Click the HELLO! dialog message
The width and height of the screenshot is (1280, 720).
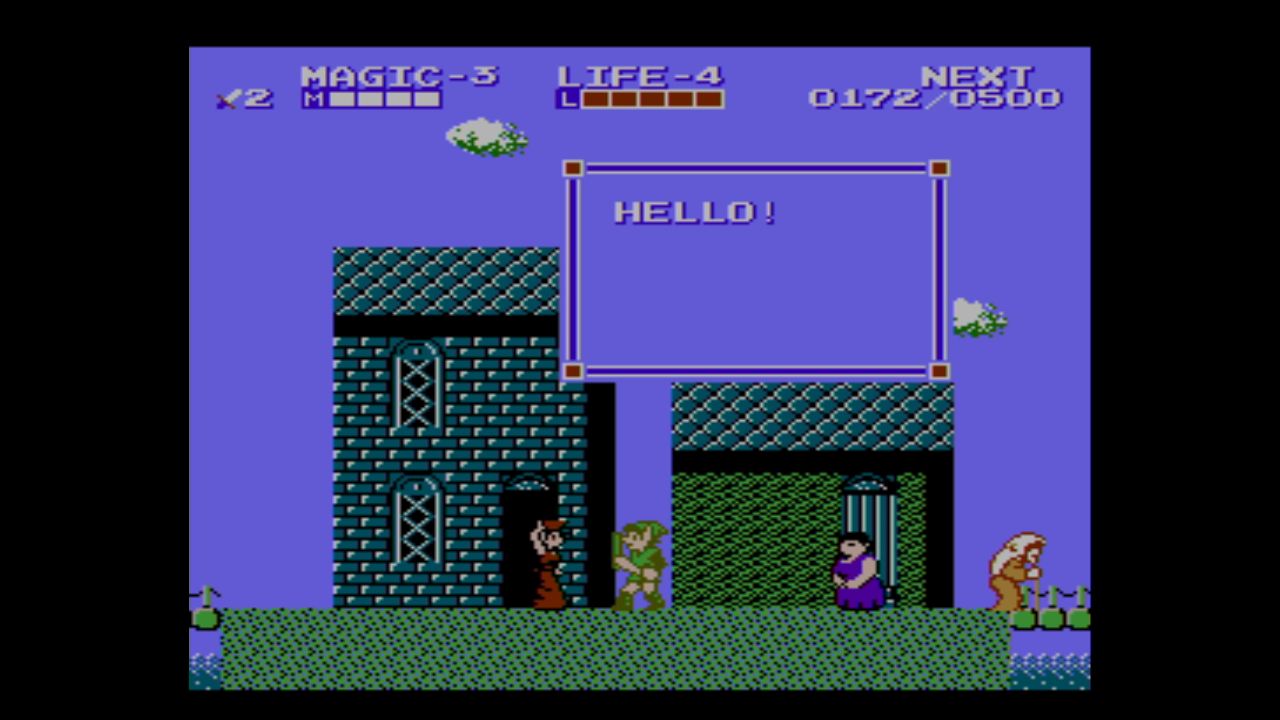(x=694, y=212)
